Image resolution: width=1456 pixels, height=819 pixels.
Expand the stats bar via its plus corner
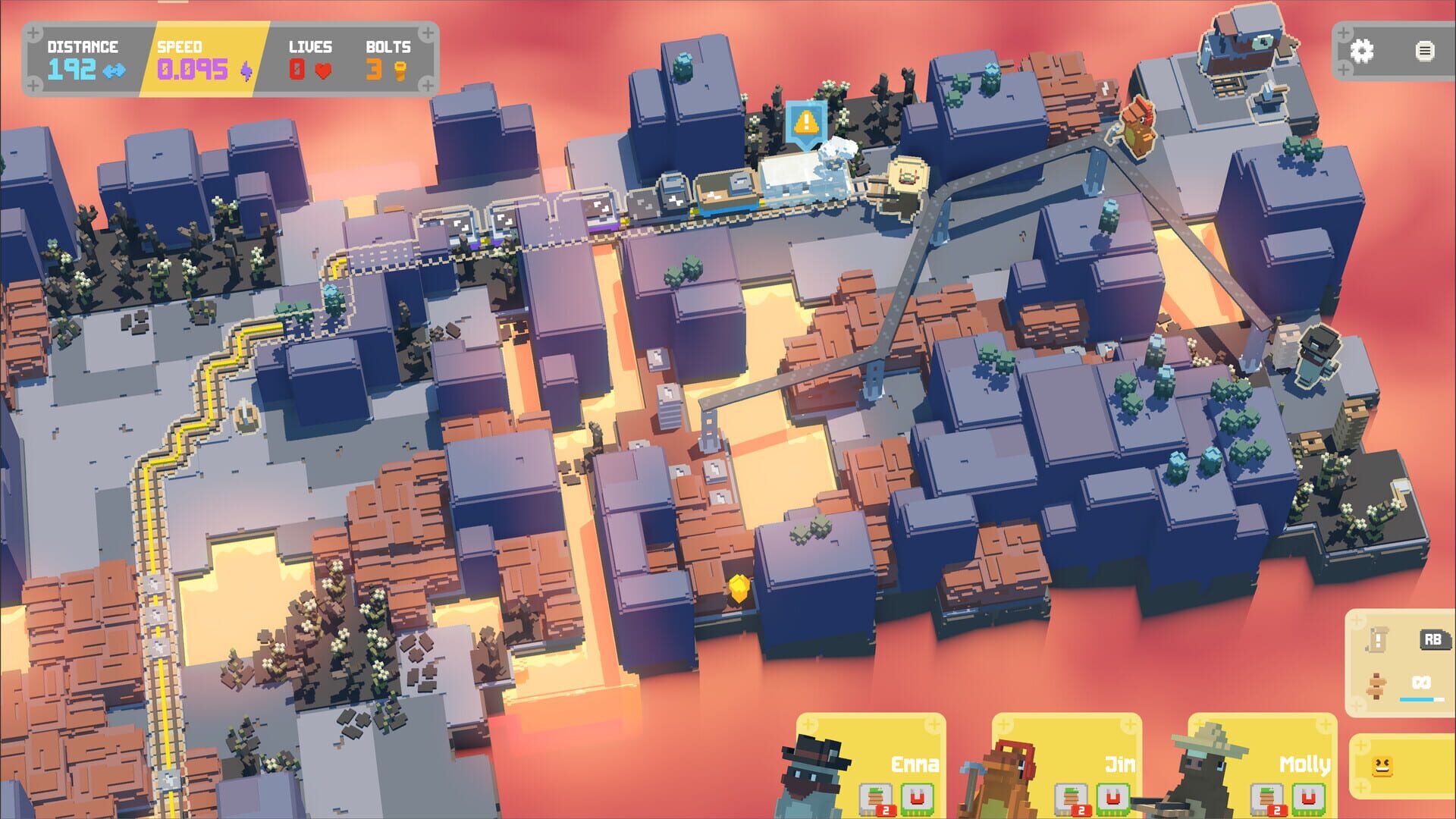click(34, 34)
